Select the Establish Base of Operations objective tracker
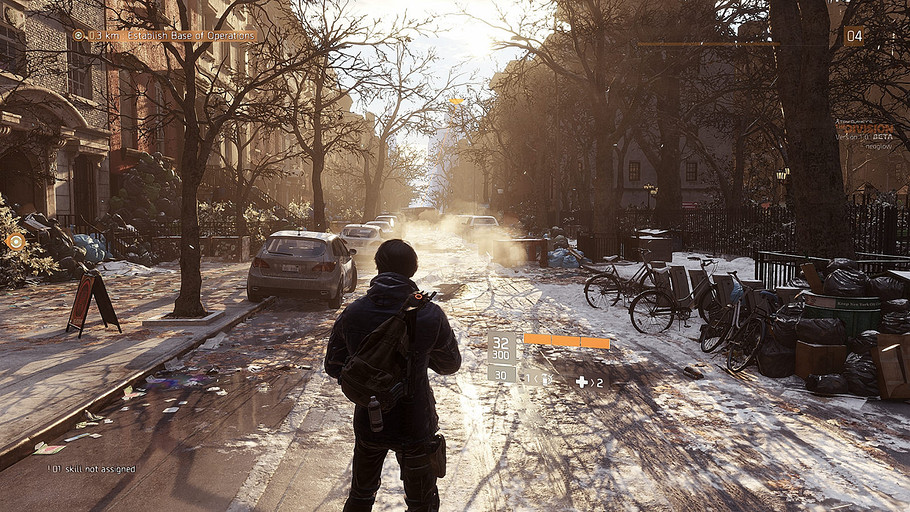This screenshot has width=910, height=512. (166, 35)
